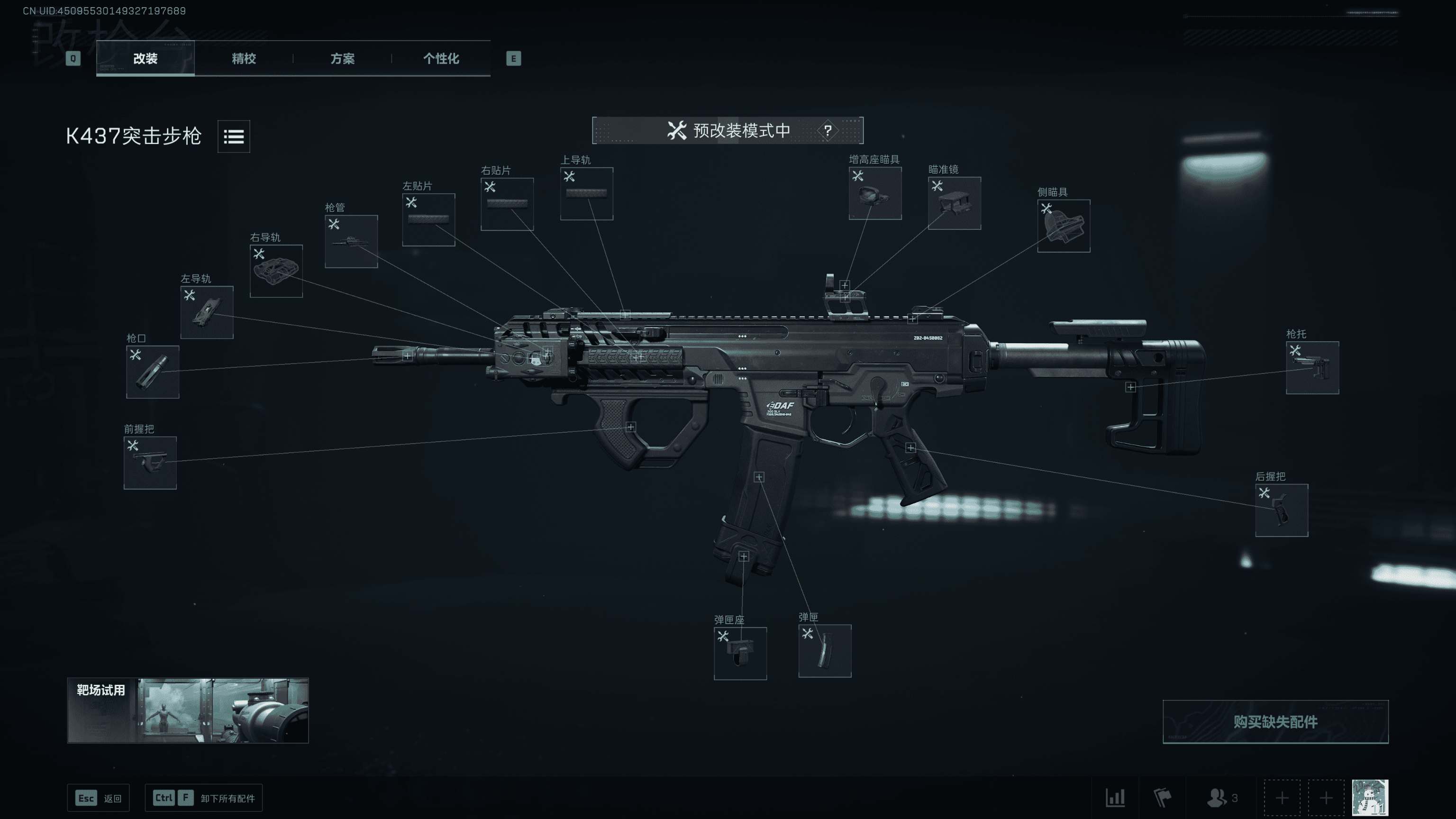Image resolution: width=1456 pixels, height=819 pixels.
Task: Open the 枪管 barrel slot
Action: point(351,241)
